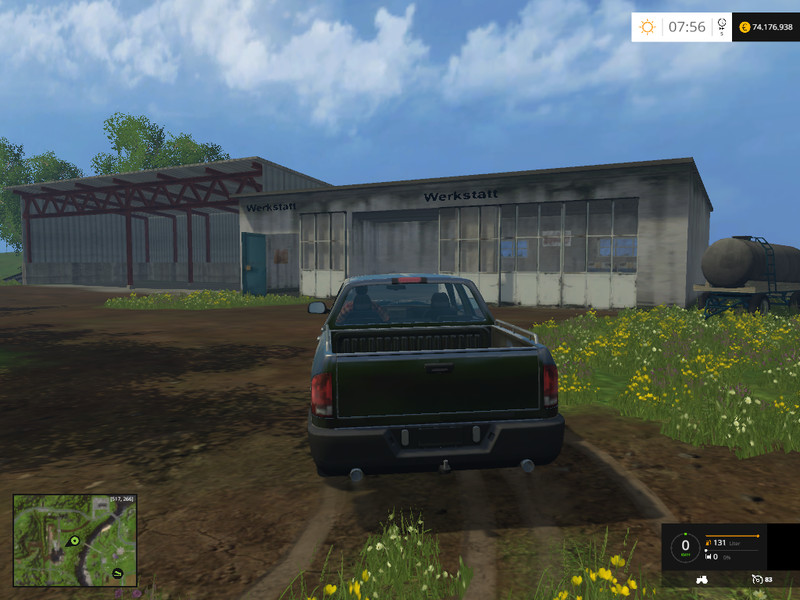Click the sun weather icon

(647, 27)
